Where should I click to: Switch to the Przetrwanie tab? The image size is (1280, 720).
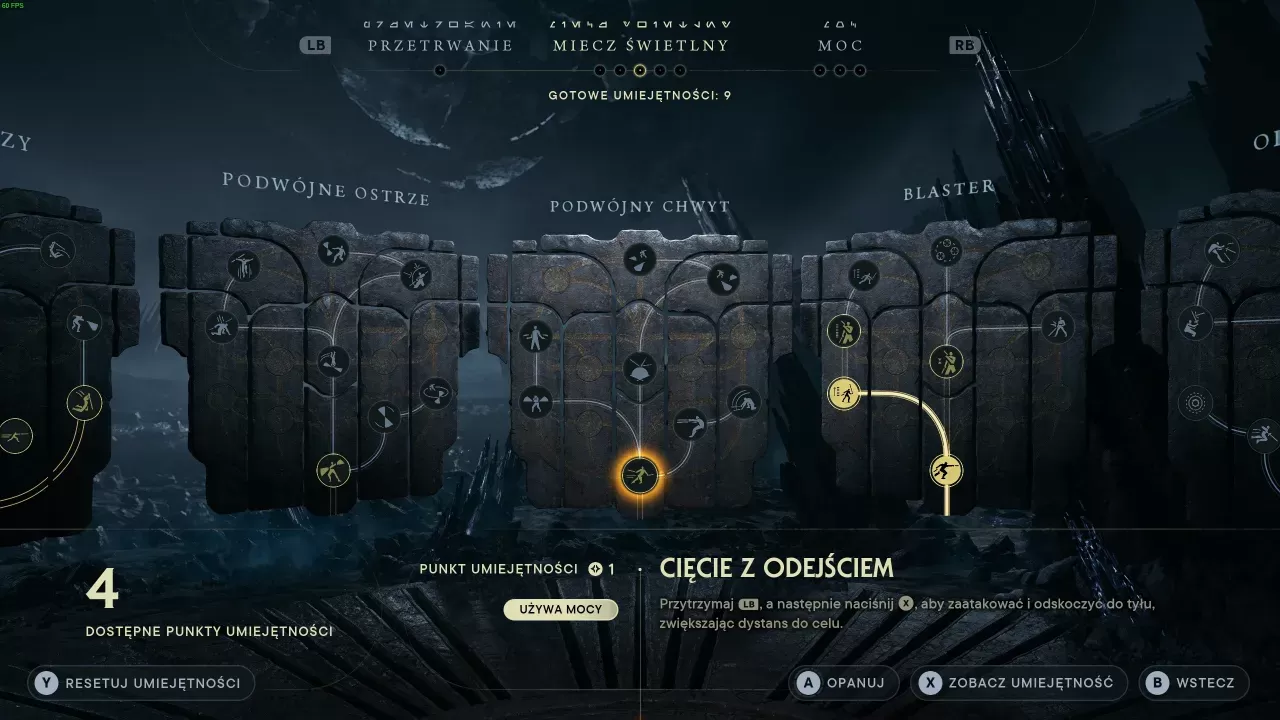(x=440, y=46)
